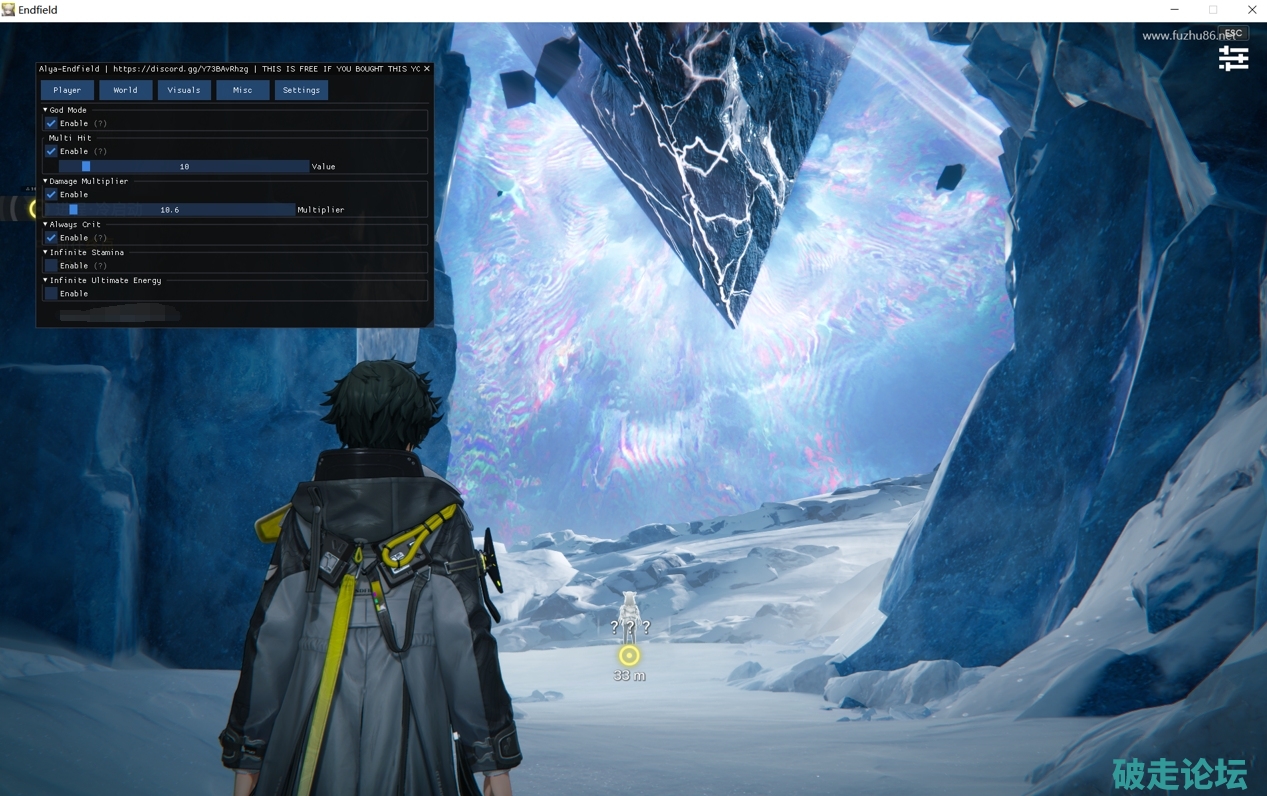Open the game menu sliders icon
This screenshot has height=796, width=1267.
1233,59
